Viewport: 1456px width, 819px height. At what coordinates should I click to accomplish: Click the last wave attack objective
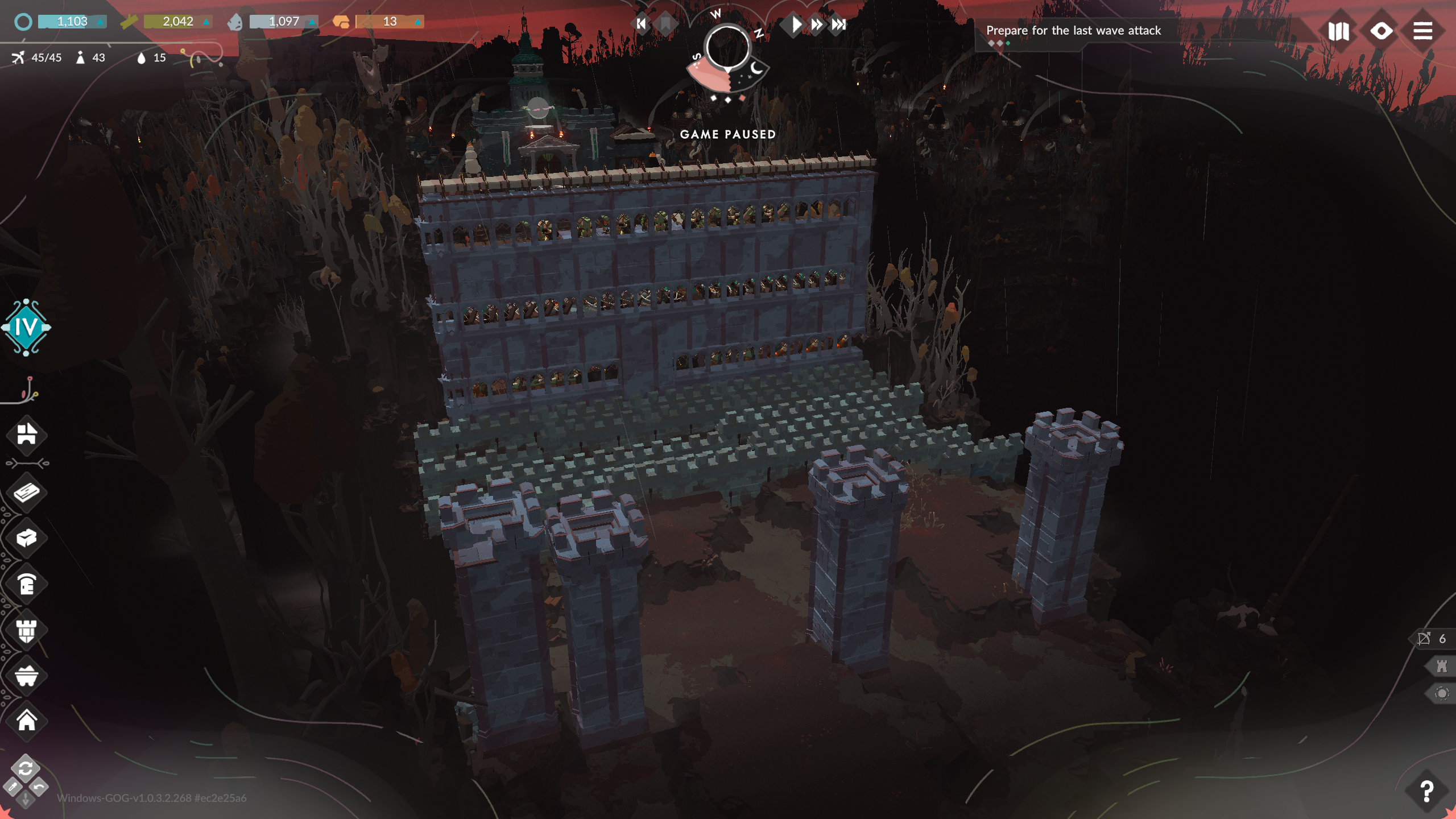pyautogui.click(x=1073, y=31)
